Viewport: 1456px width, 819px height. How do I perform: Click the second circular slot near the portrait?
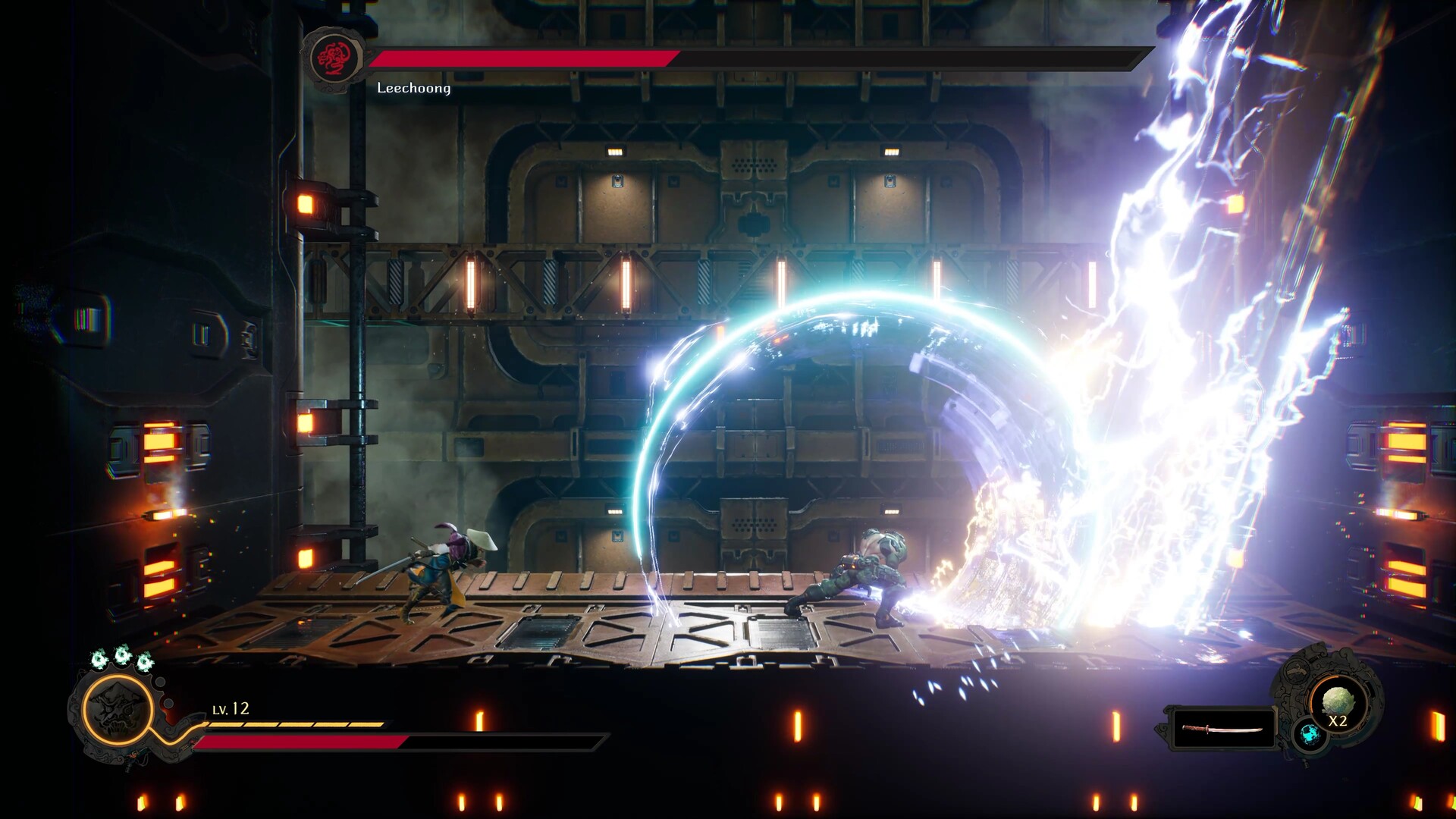[168, 703]
